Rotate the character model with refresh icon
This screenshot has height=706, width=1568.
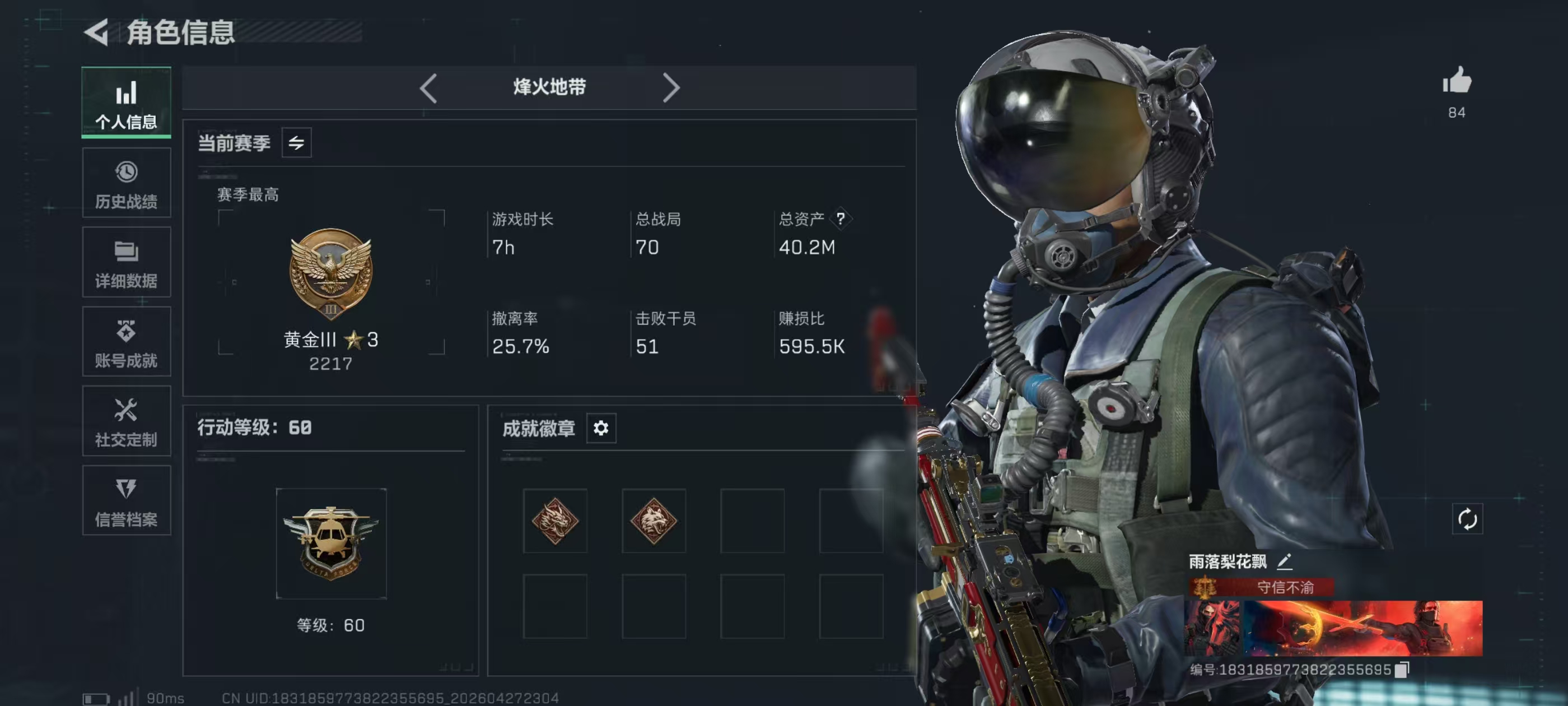pos(1467,519)
